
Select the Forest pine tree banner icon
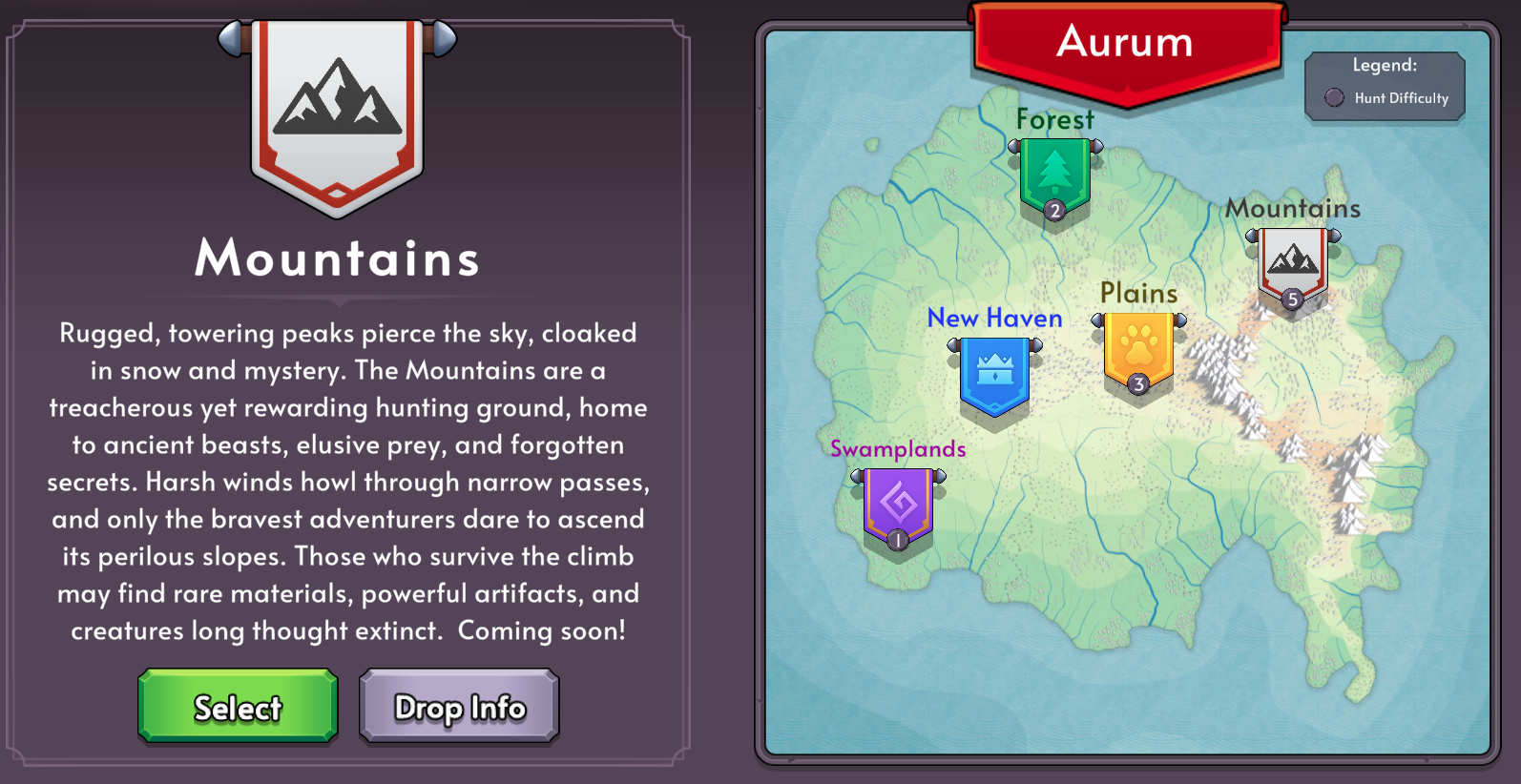coord(1055,172)
